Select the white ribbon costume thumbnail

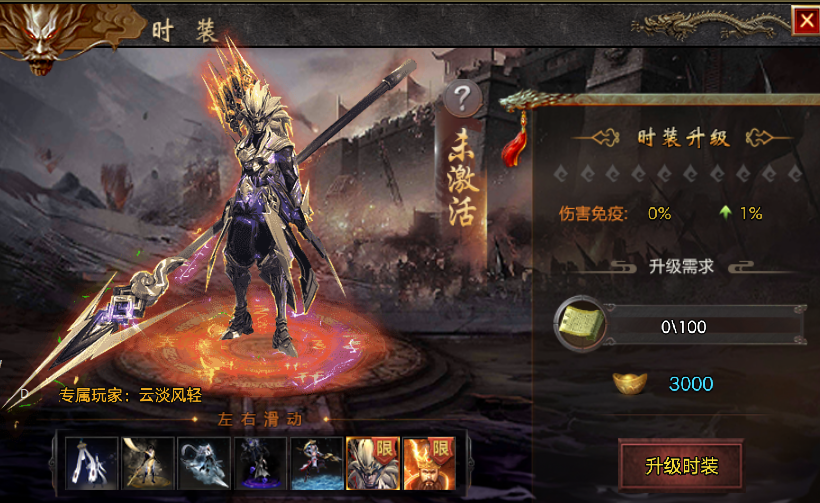pos(92,463)
